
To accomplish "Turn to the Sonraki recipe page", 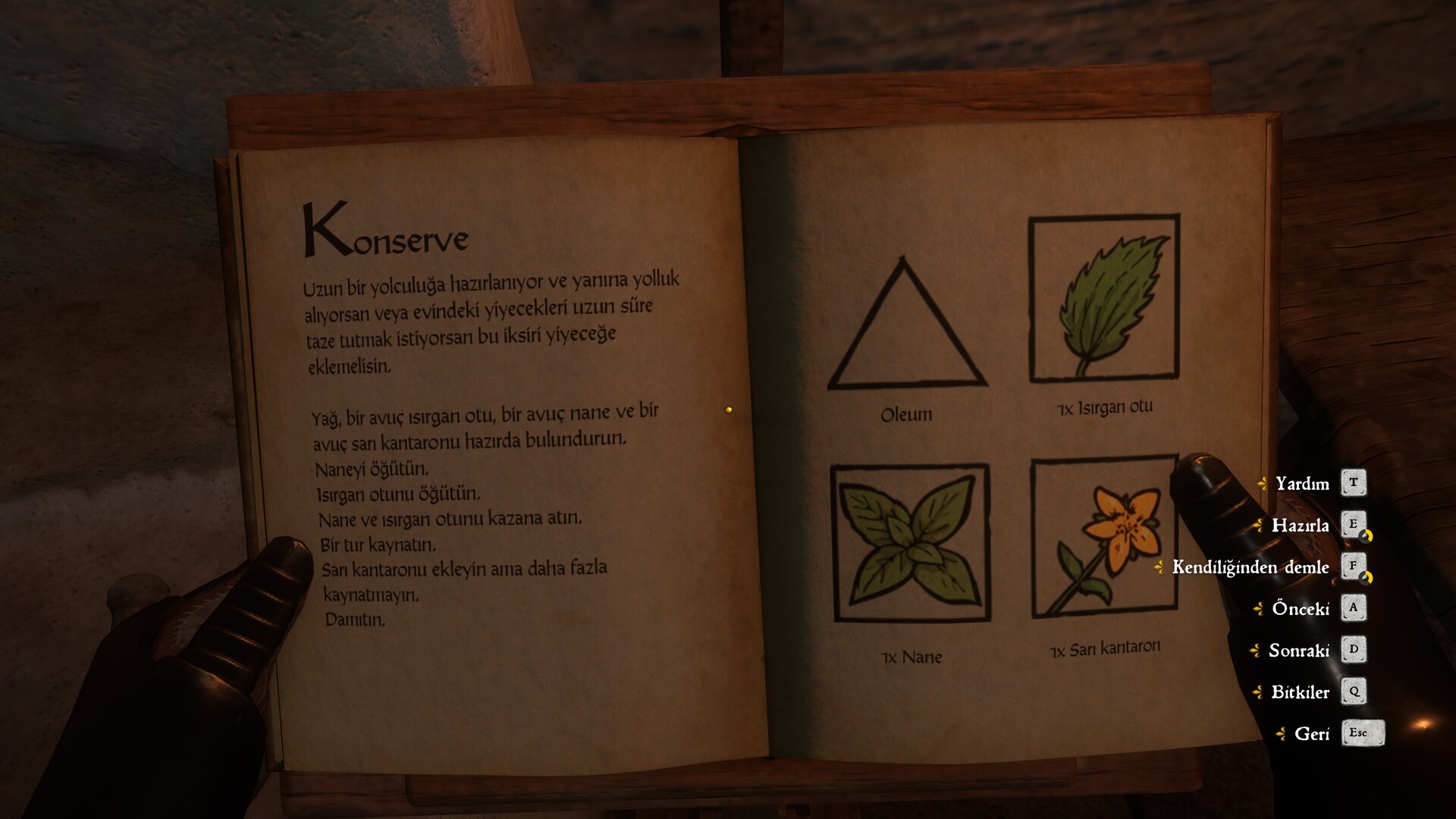I will (1299, 651).
